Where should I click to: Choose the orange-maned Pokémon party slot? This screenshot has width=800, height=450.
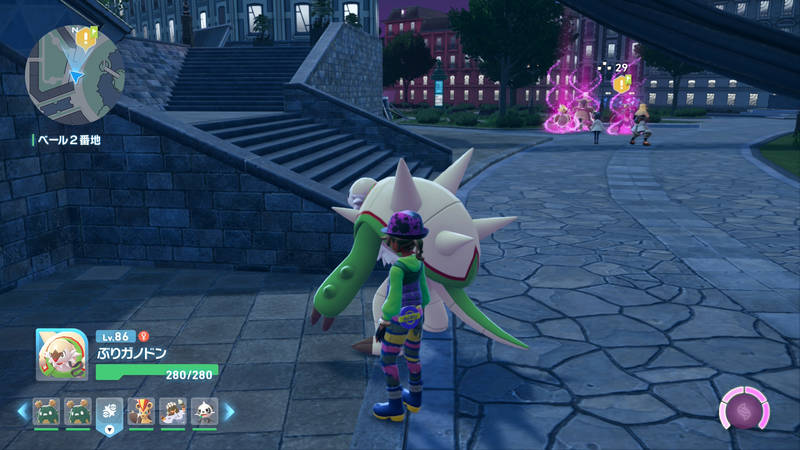click(x=140, y=411)
